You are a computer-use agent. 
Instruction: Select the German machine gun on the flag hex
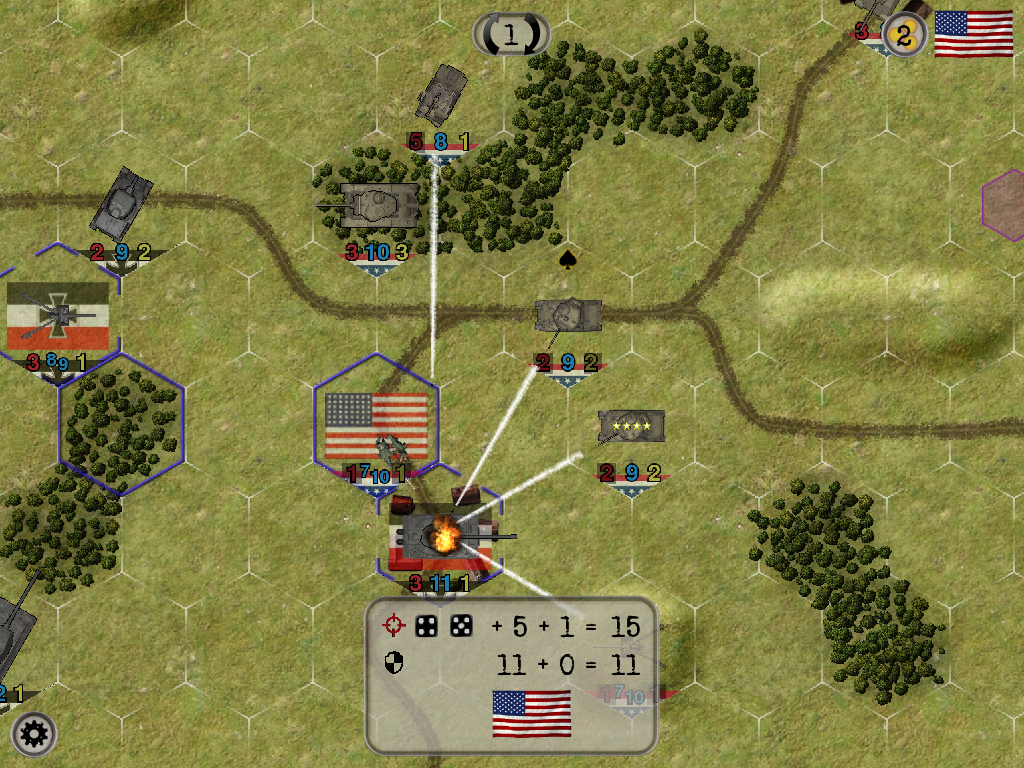[56, 316]
